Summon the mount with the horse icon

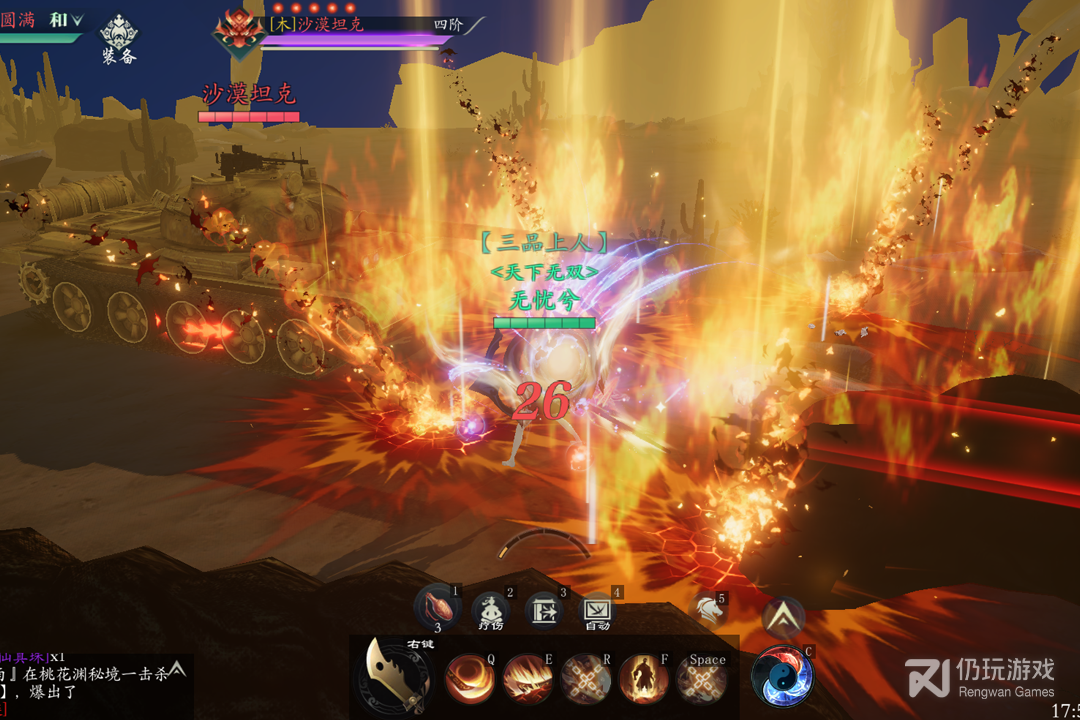pos(707,610)
